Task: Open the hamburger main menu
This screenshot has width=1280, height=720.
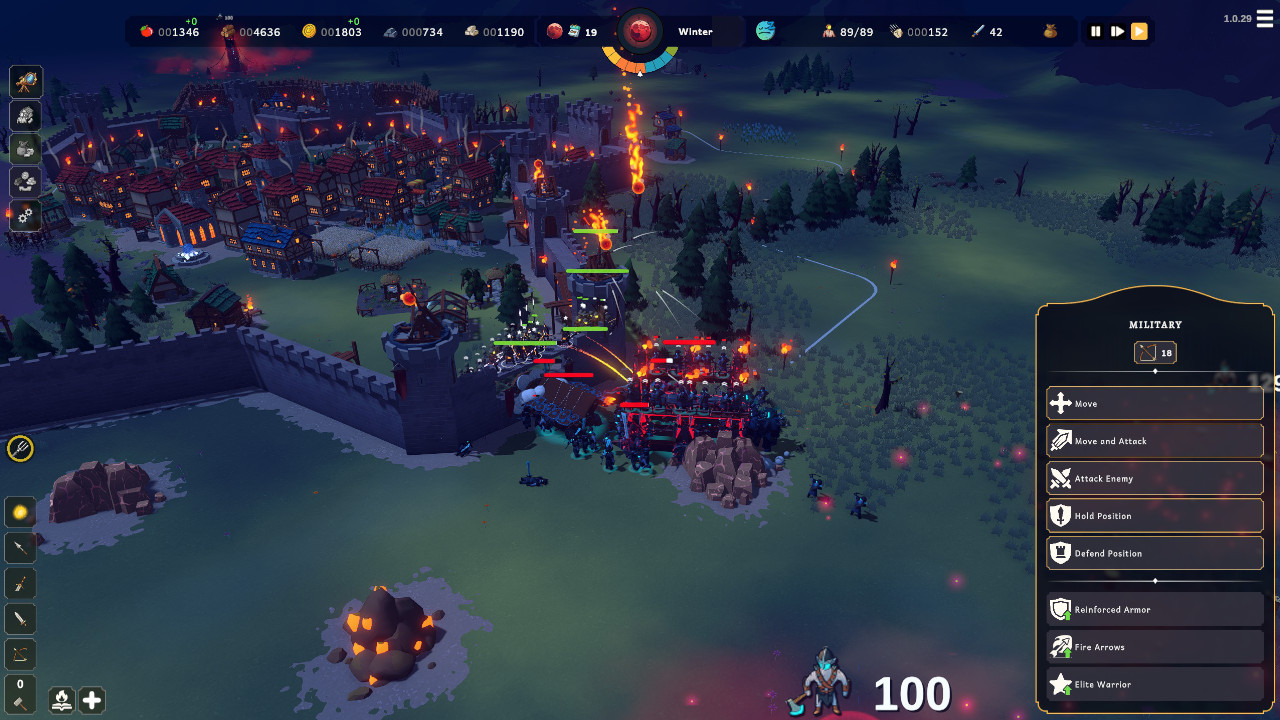Action: [1264, 22]
